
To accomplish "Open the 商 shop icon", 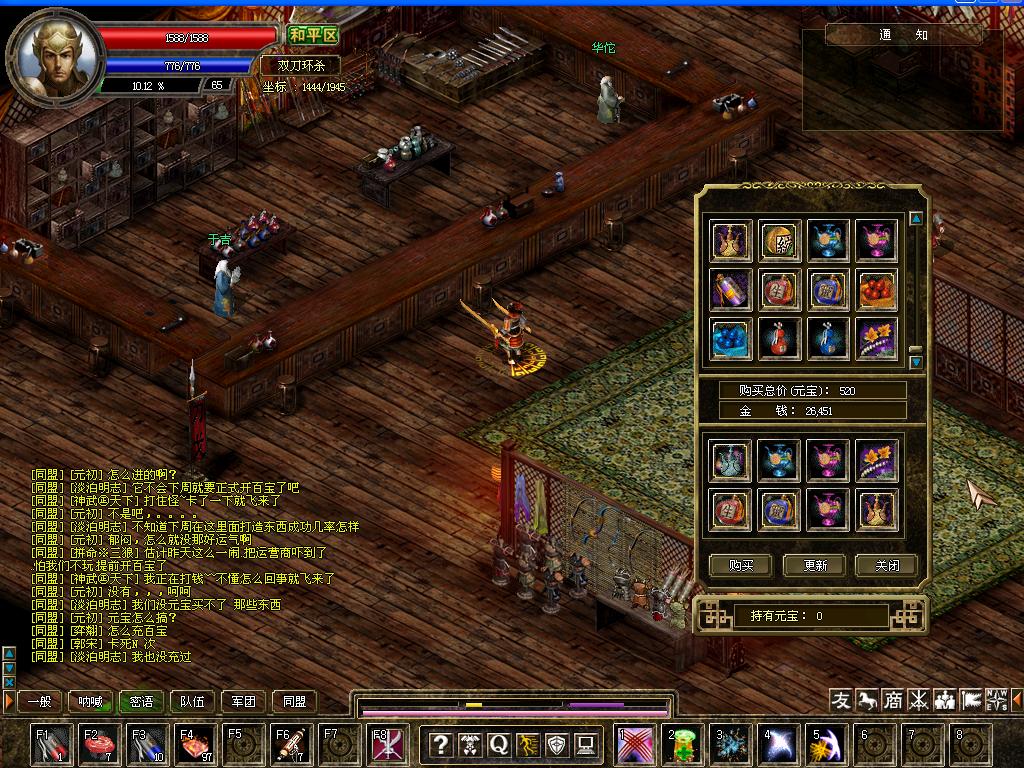I will point(892,700).
